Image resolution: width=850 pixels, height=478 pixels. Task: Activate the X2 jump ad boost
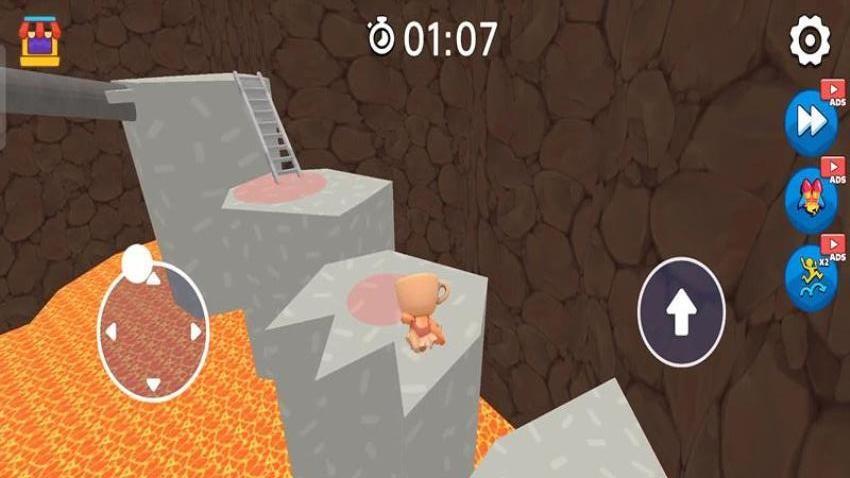810,277
